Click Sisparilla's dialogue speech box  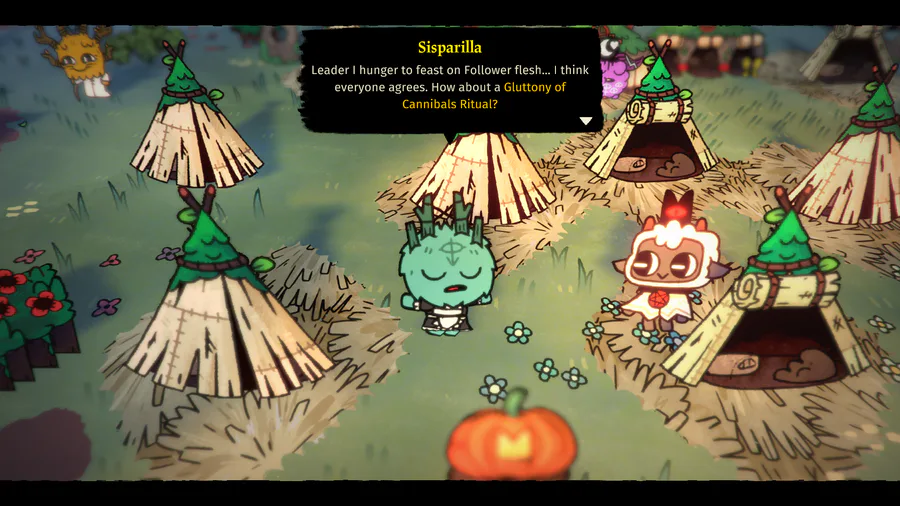coord(450,80)
